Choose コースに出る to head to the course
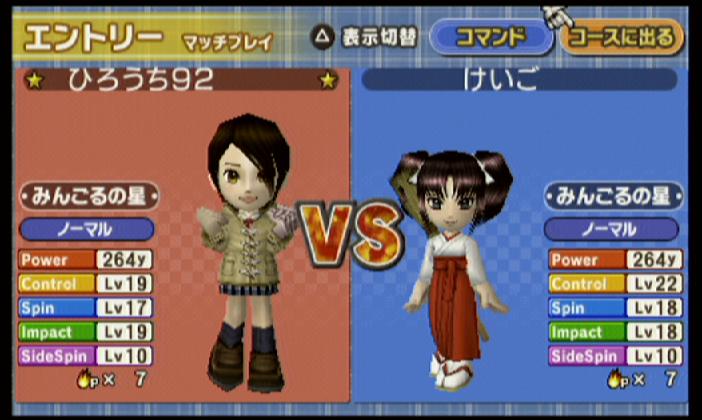The height and width of the screenshot is (420, 702). coord(622,38)
